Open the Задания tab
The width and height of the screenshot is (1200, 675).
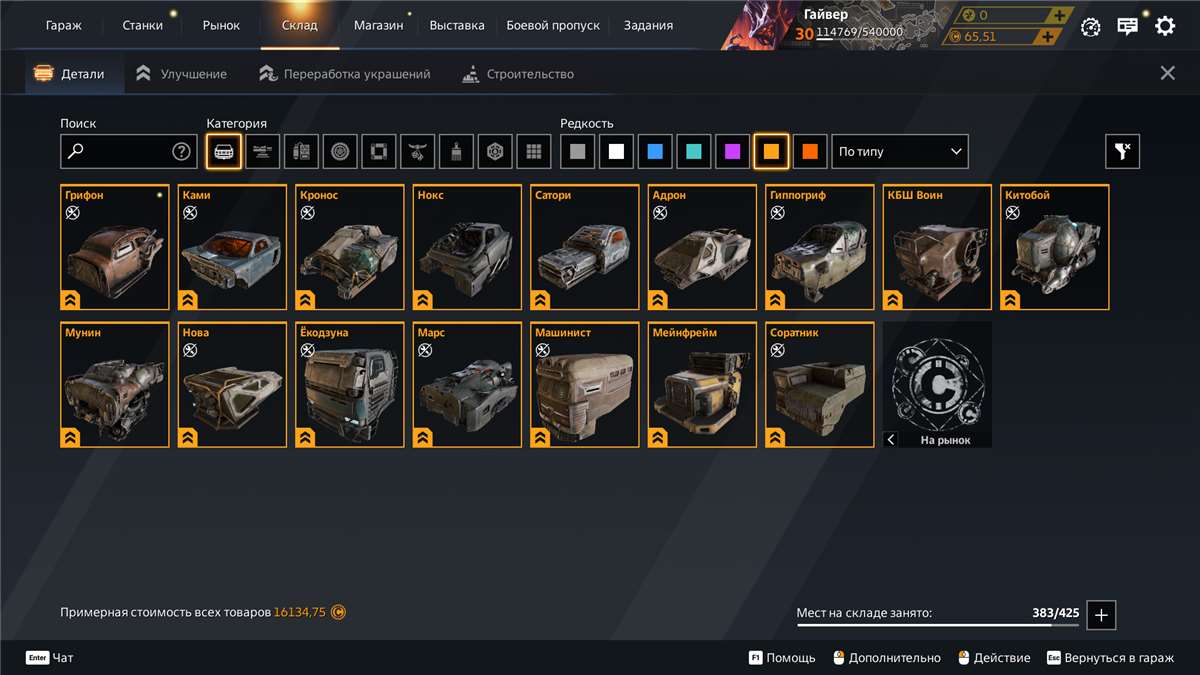pos(648,25)
